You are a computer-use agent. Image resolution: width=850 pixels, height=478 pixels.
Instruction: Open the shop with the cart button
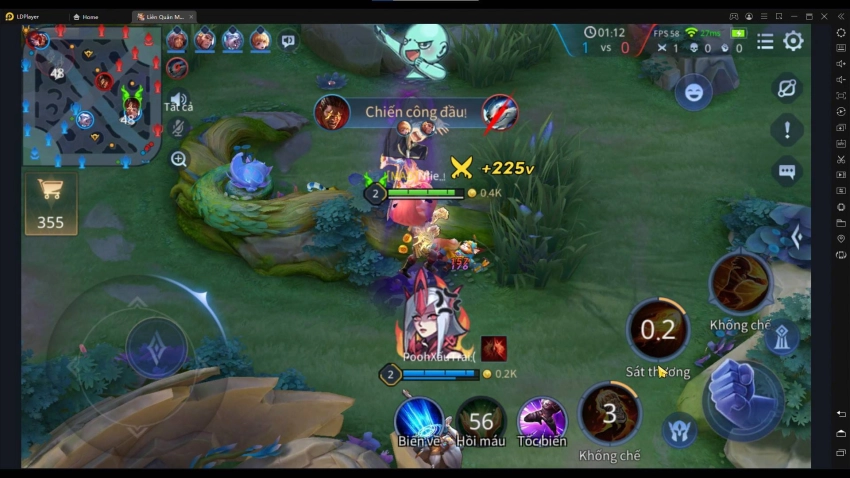click(50, 203)
